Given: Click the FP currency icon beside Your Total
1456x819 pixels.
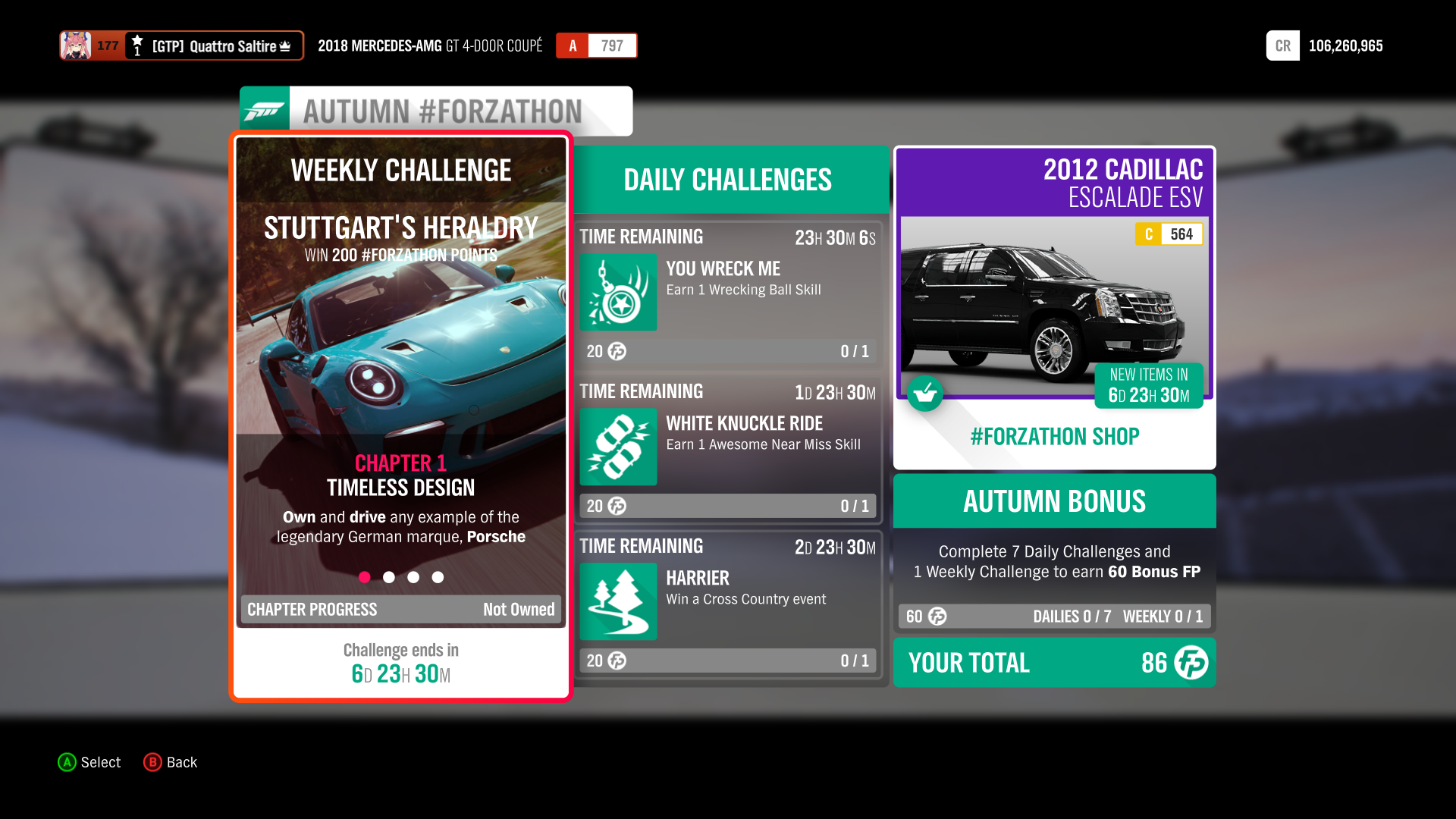Looking at the screenshot, I should pos(1191,663).
